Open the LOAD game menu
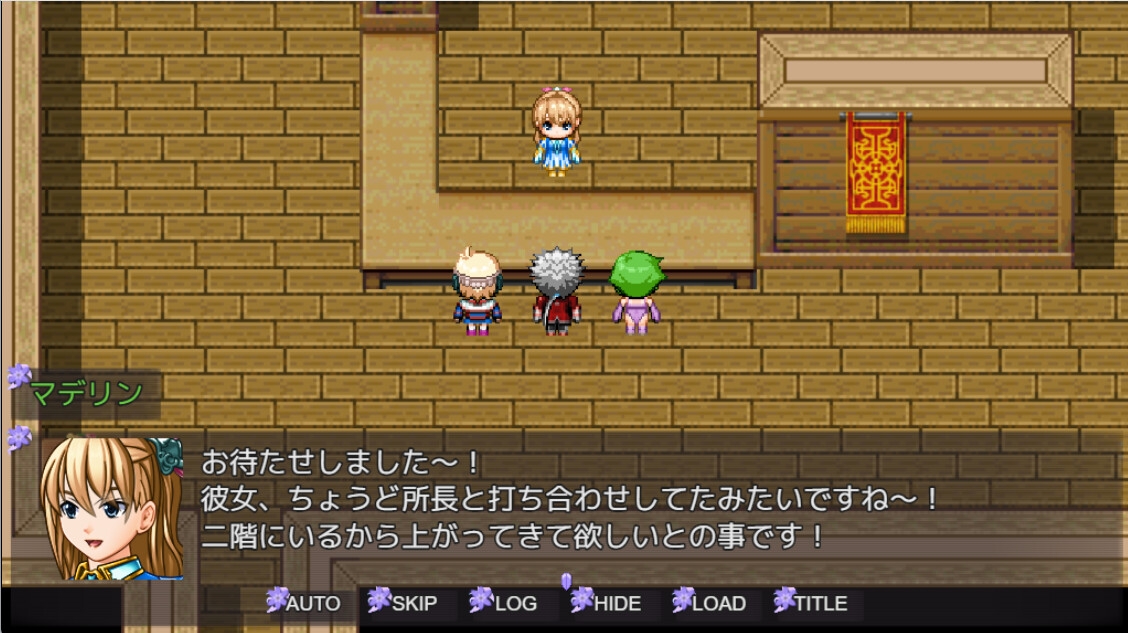Viewport: 1128px width, 633px height. pyautogui.click(x=710, y=603)
